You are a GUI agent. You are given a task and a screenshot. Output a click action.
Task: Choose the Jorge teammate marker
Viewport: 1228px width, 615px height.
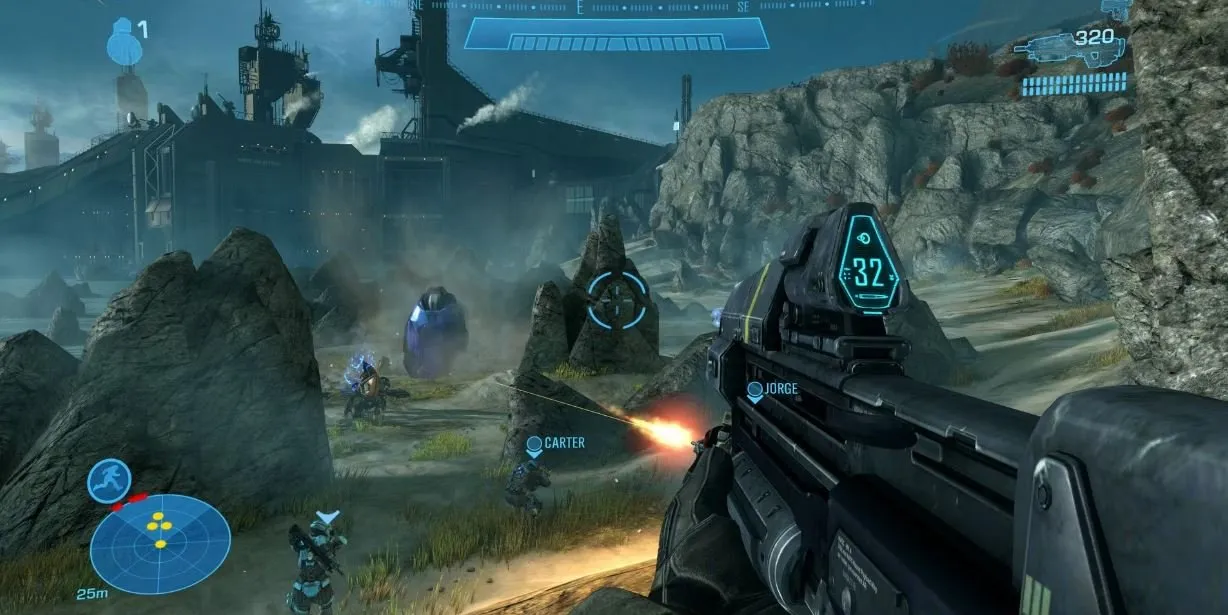755,391
